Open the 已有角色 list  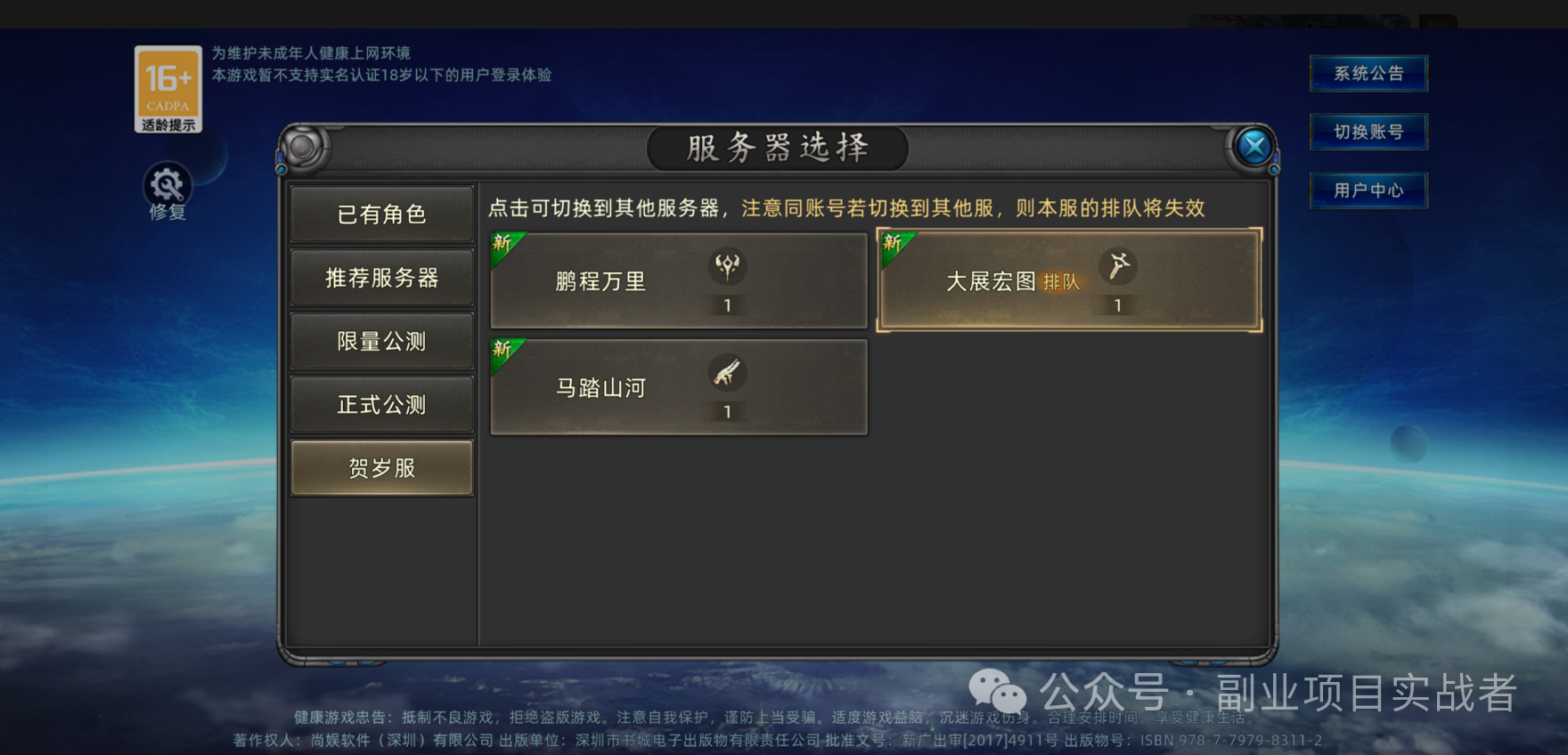[x=381, y=214]
